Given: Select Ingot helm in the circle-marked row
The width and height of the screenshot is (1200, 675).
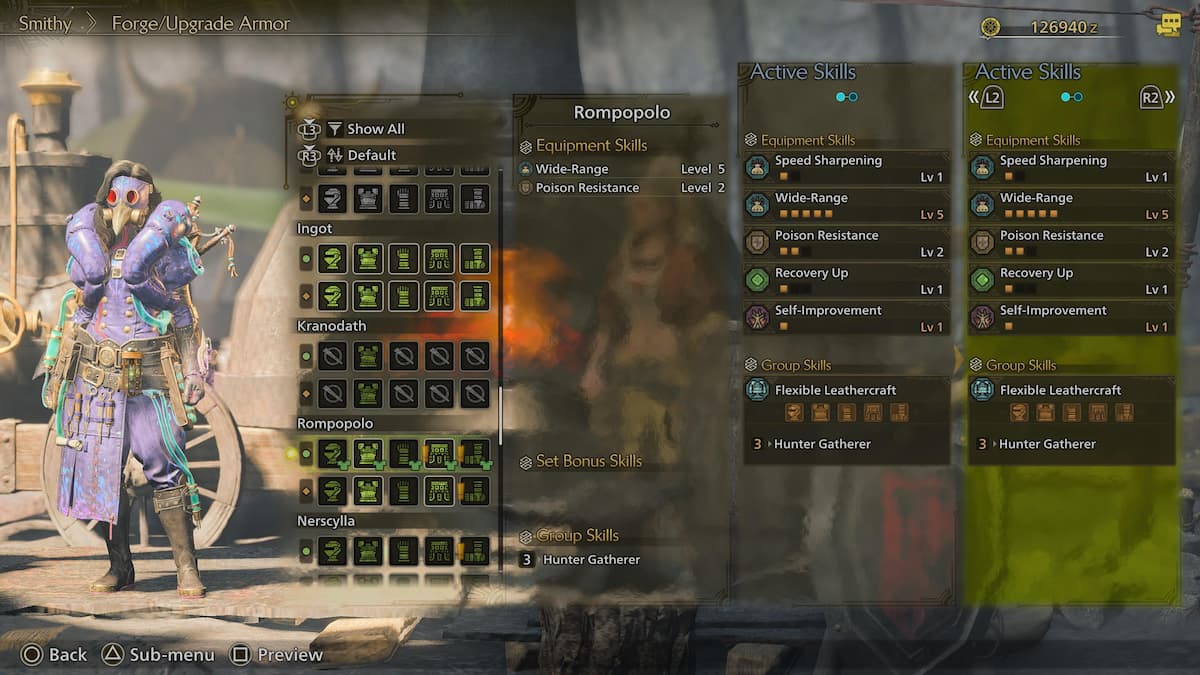Looking at the screenshot, I should tap(332, 259).
